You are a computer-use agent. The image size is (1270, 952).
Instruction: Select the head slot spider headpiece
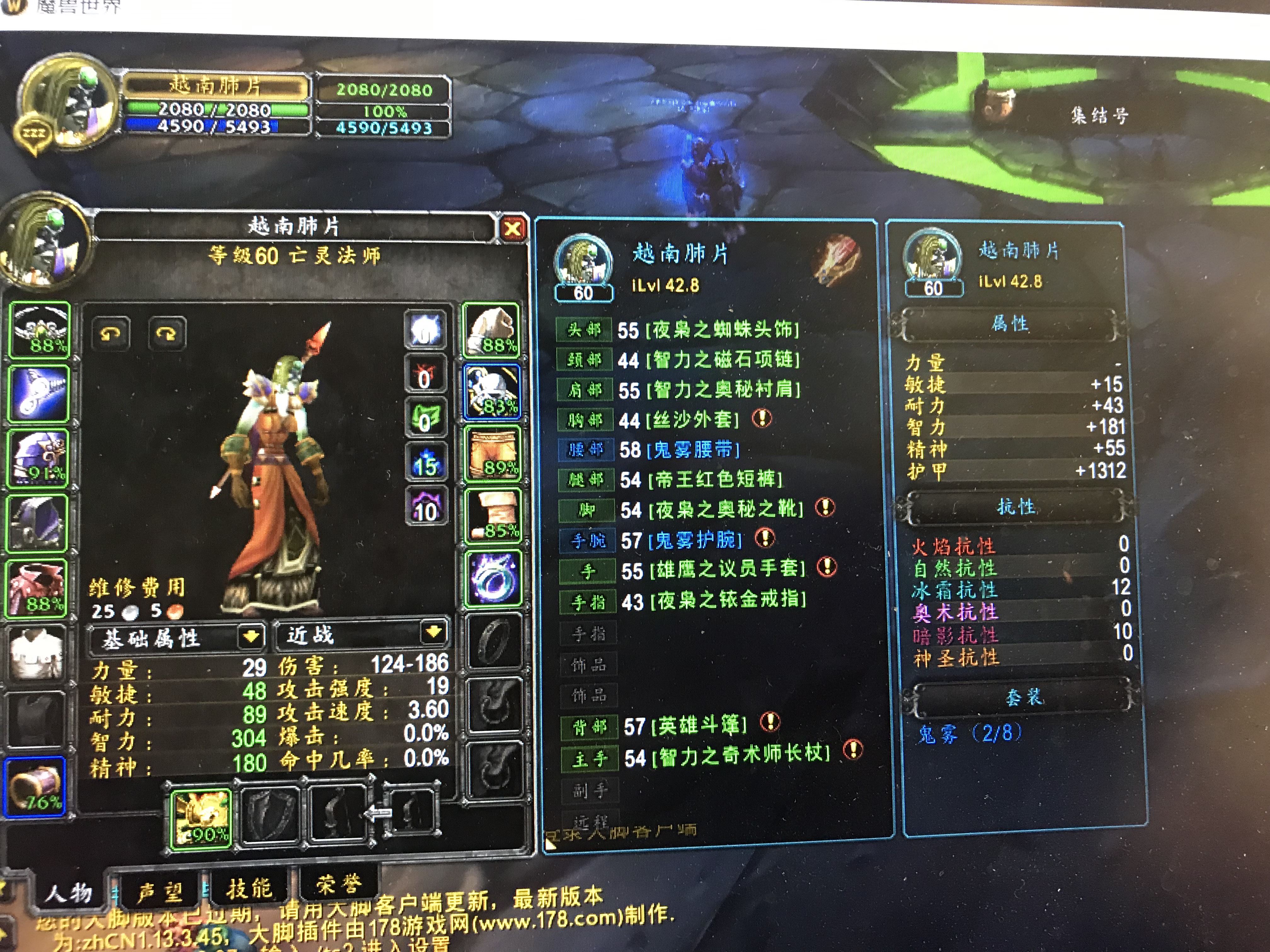39,331
